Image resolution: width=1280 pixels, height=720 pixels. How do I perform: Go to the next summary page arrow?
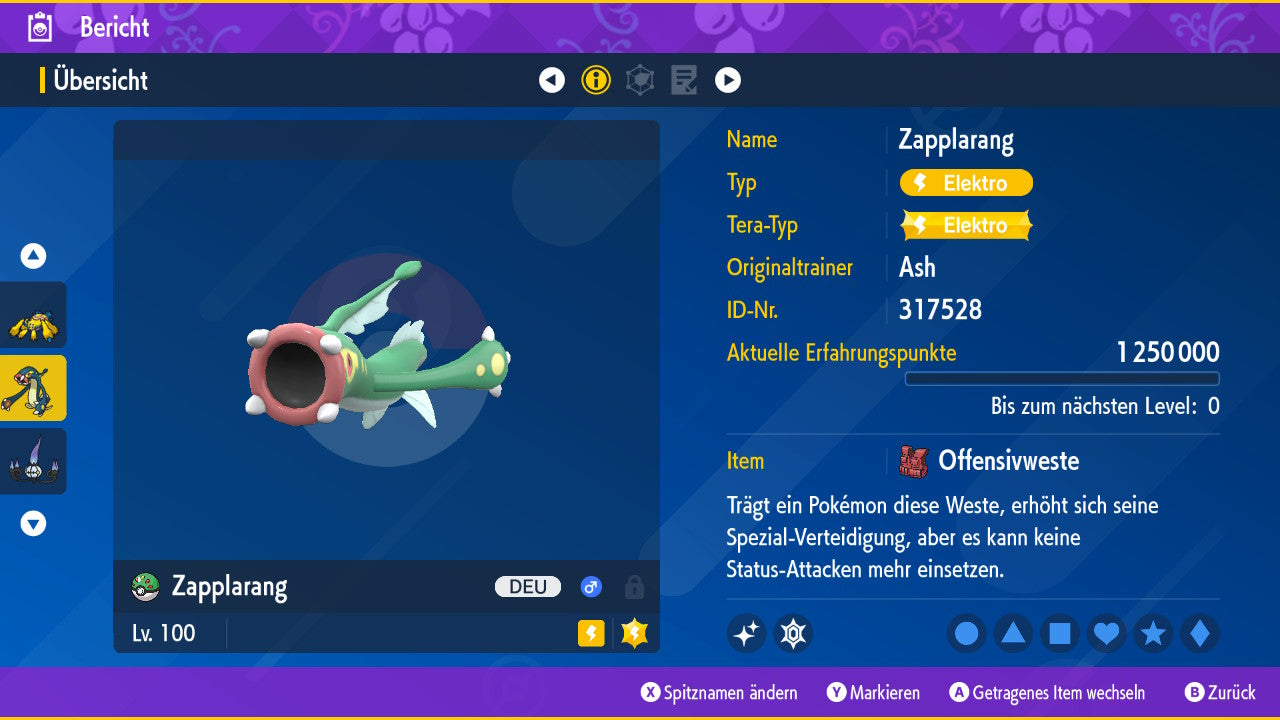tap(728, 80)
